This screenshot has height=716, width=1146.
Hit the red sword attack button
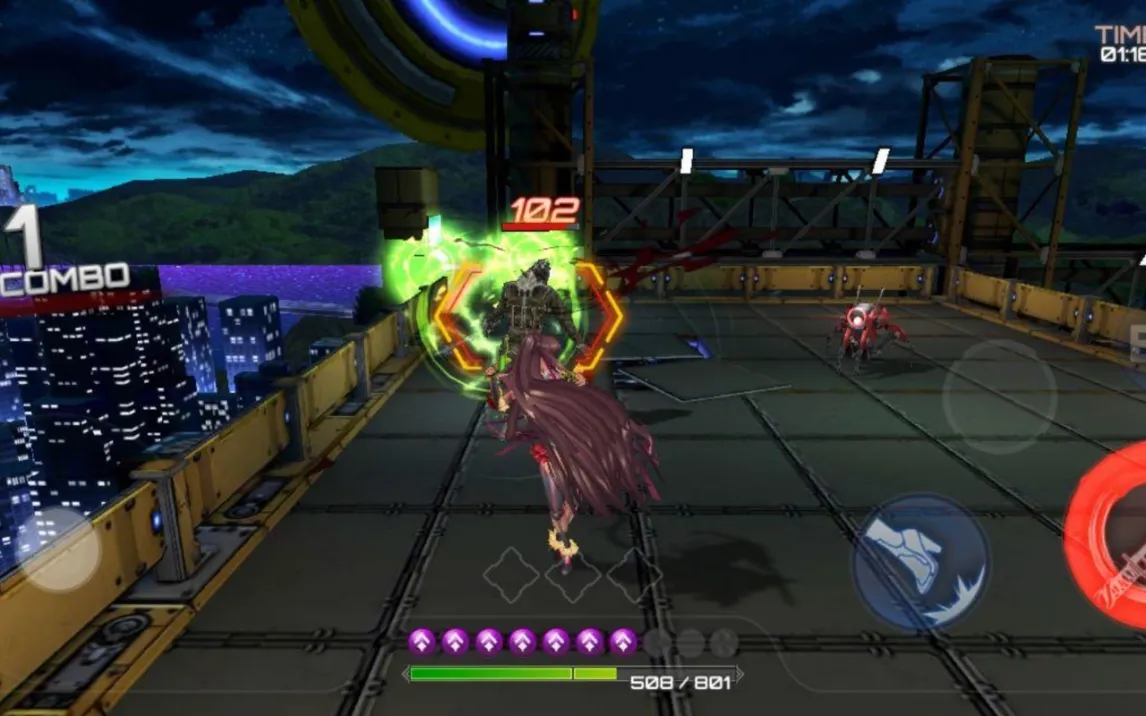(x=1112, y=536)
